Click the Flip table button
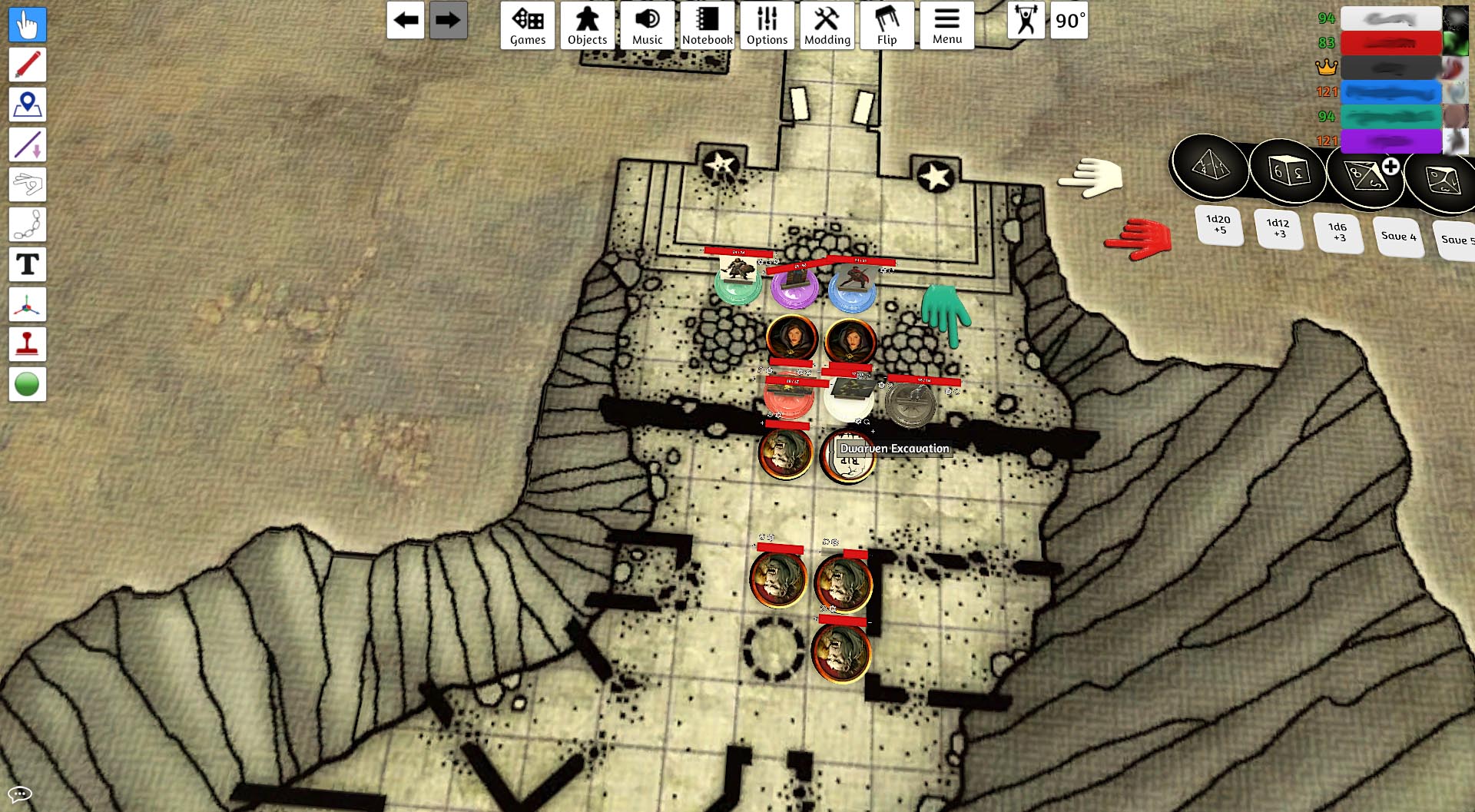 click(x=887, y=25)
